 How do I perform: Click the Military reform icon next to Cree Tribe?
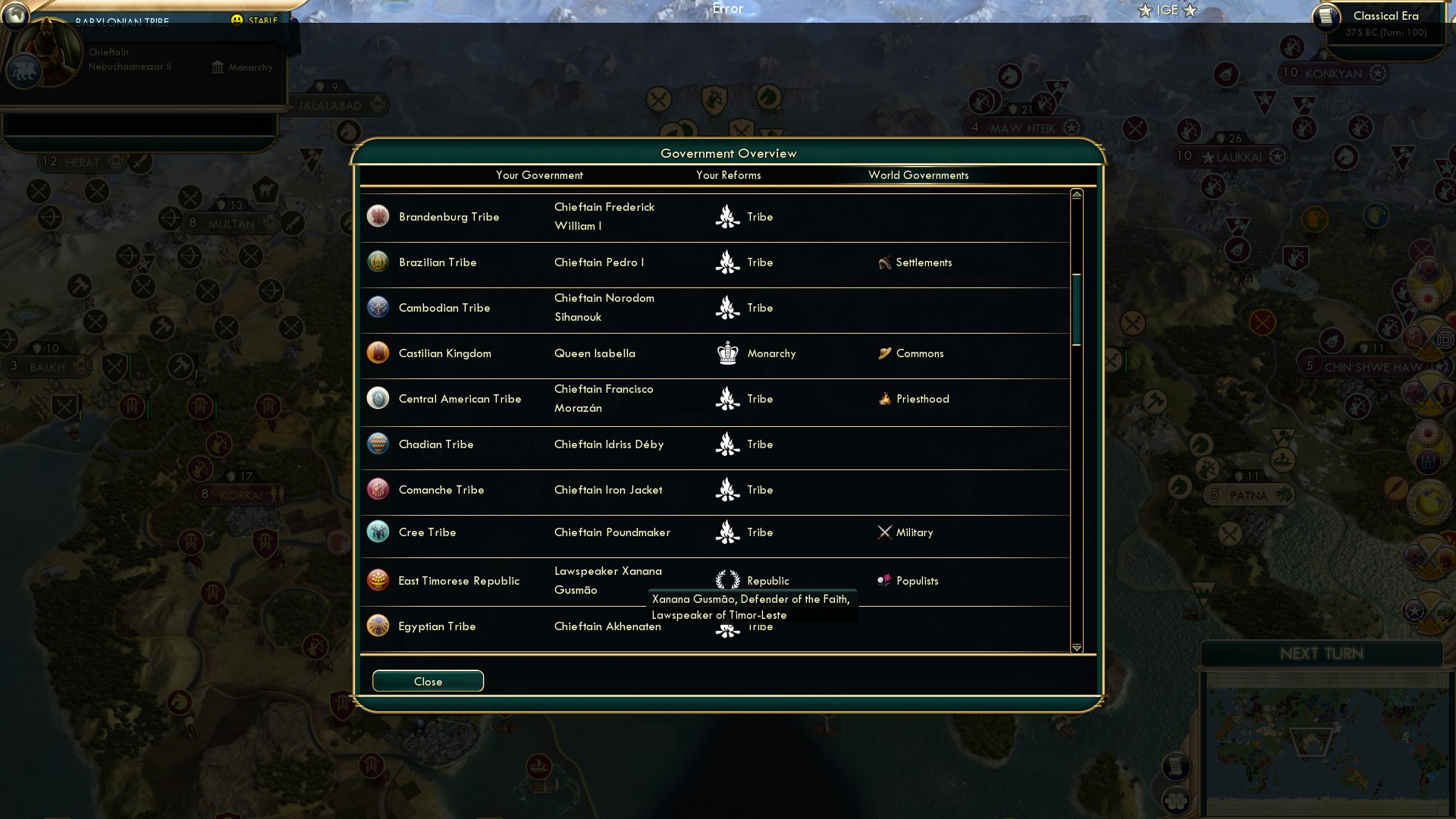[x=884, y=532]
